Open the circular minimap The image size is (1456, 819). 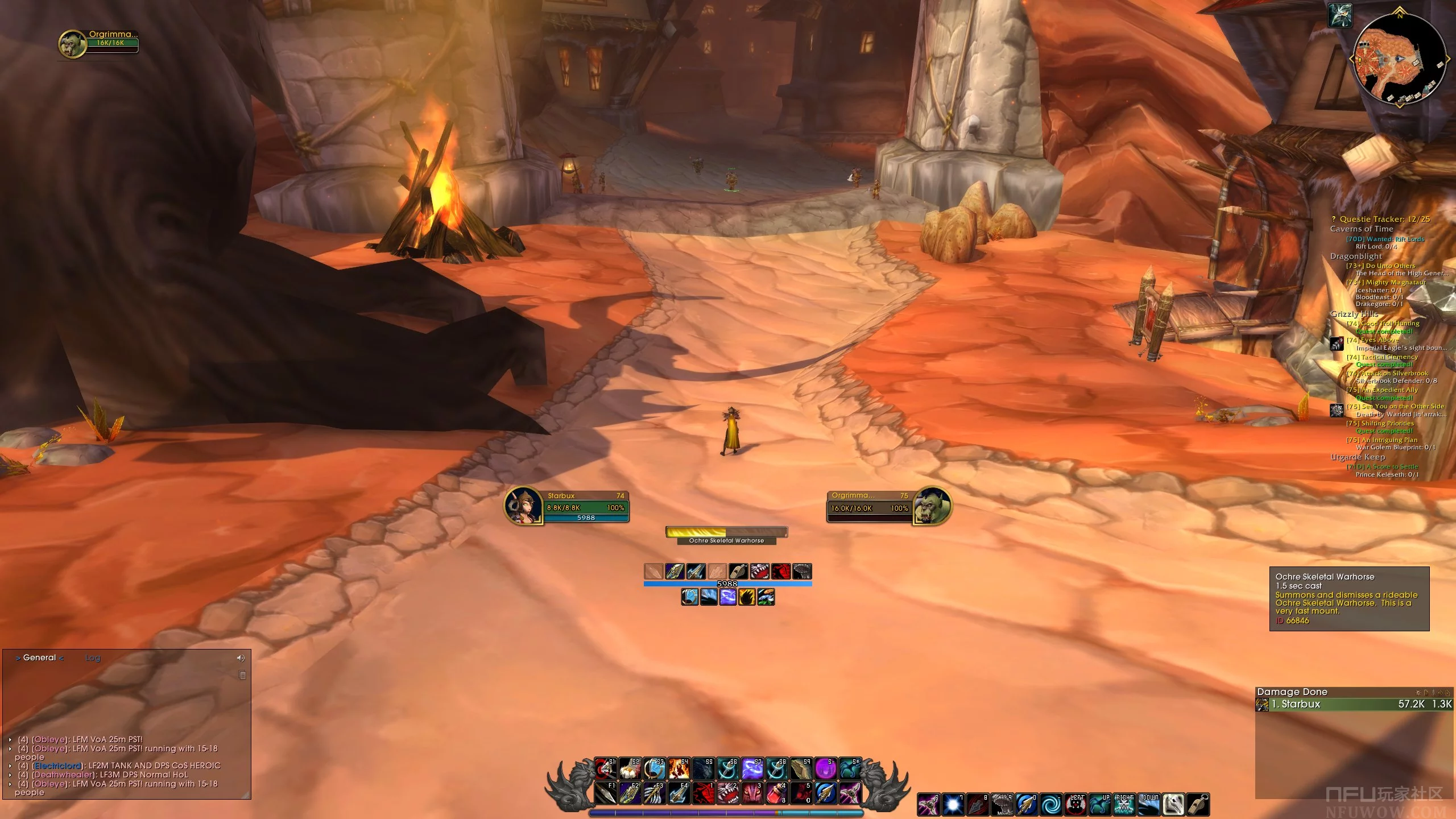1399,59
